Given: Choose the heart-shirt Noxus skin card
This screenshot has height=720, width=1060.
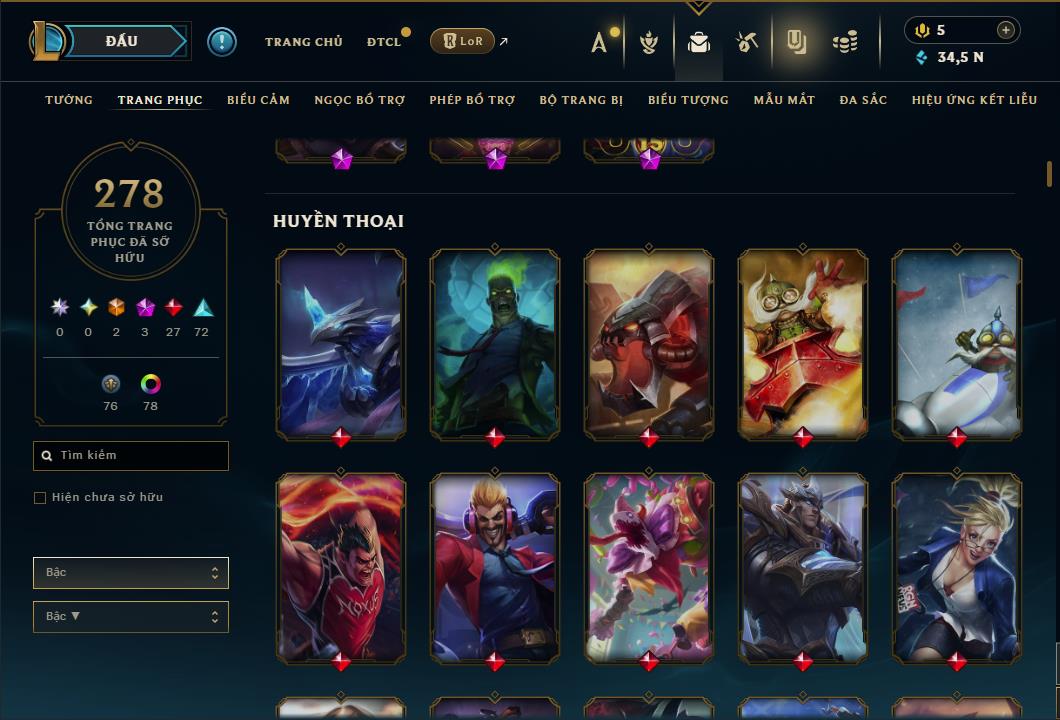Looking at the screenshot, I should [x=341, y=566].
